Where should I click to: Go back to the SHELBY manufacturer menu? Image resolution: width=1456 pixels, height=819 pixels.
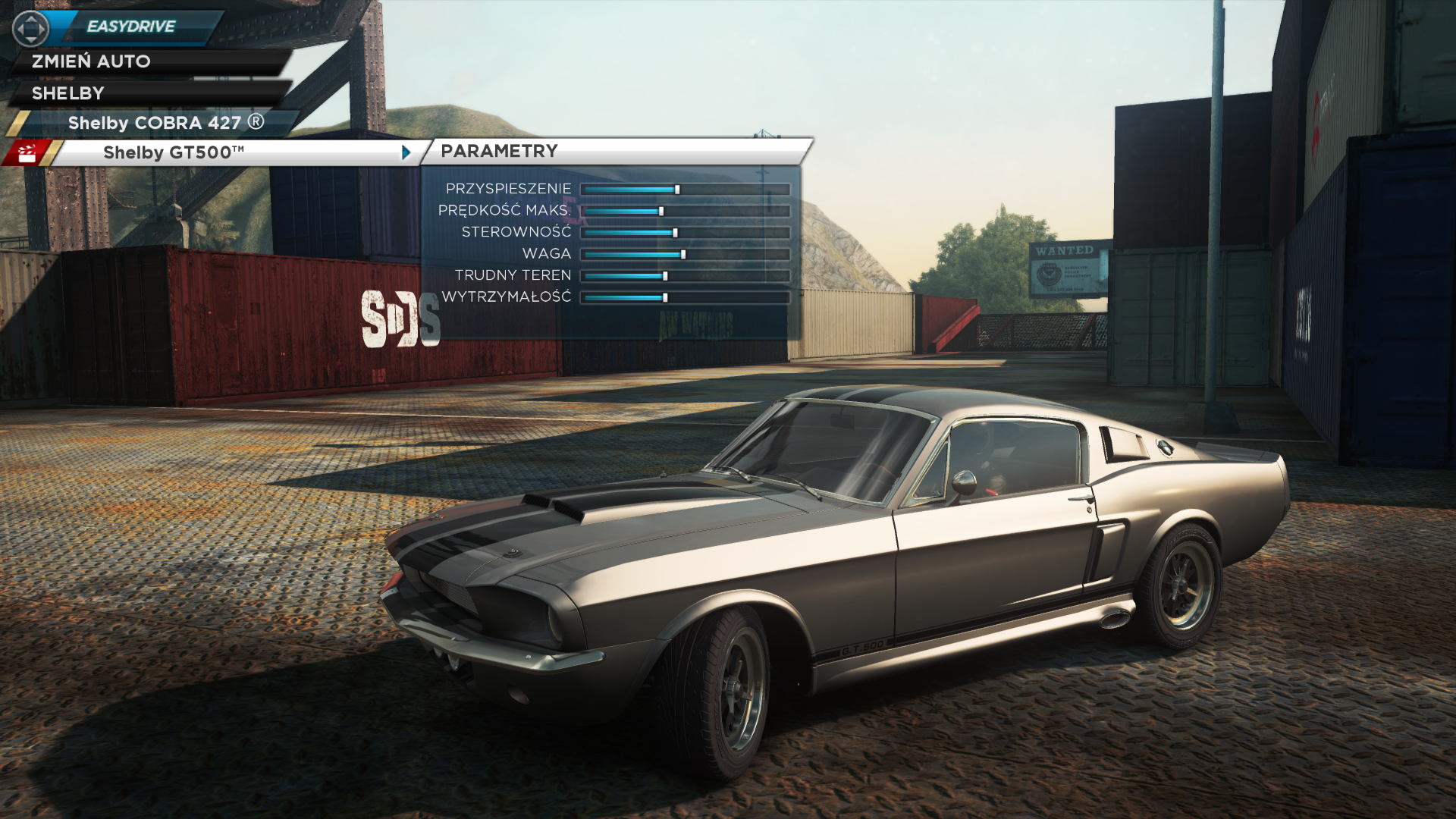coord(68,93)
